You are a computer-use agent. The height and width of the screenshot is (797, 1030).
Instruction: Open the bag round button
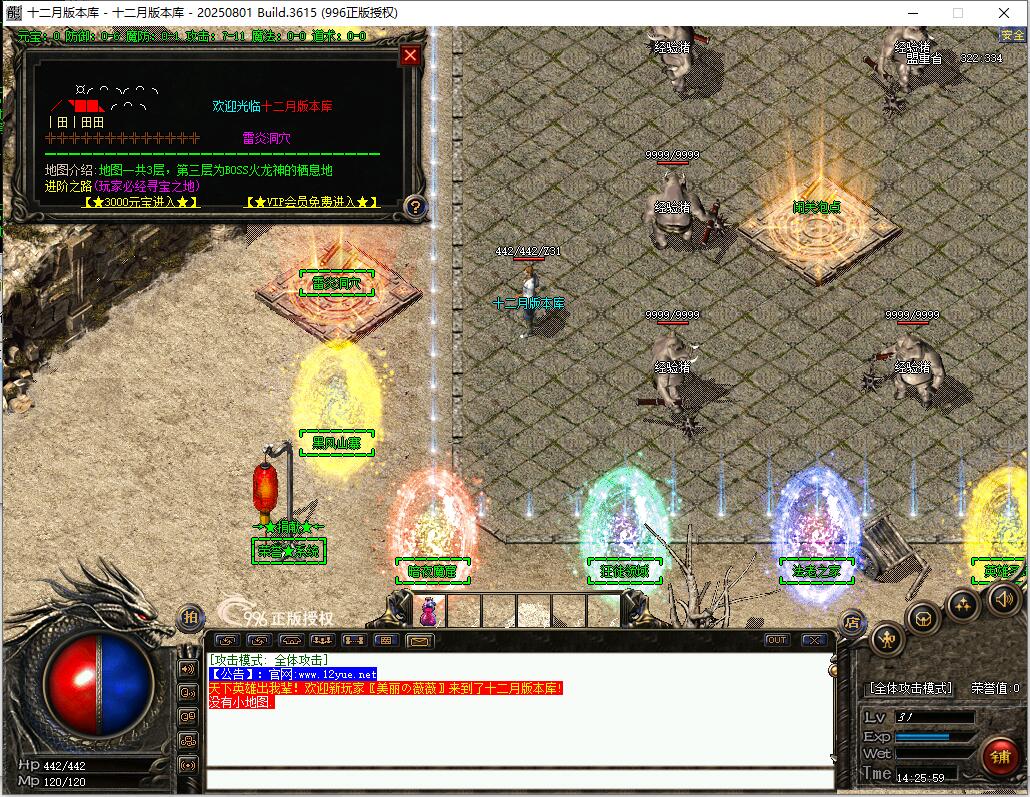click(x=924, y=616)
